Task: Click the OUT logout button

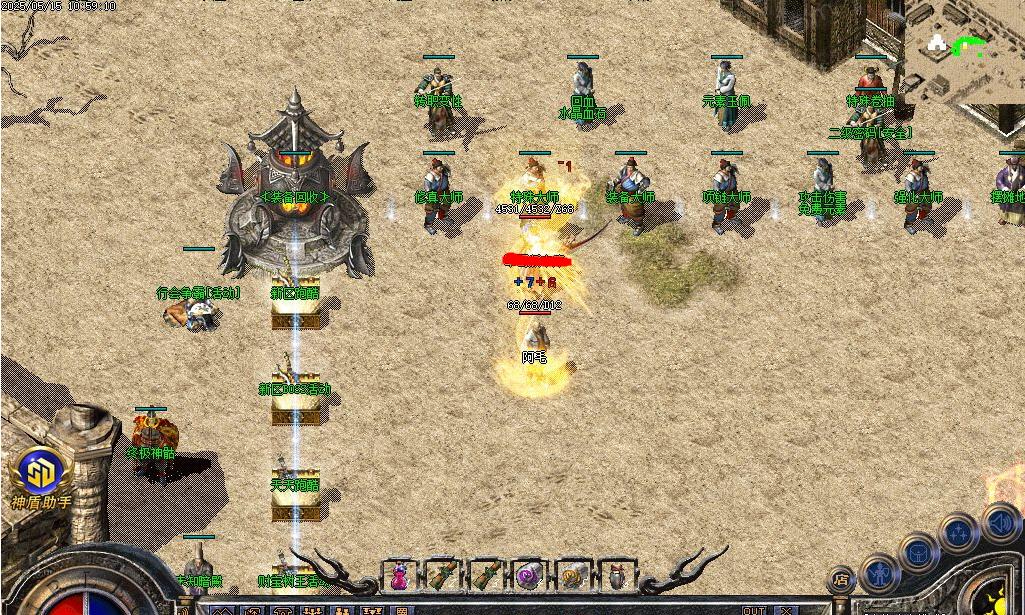Action: [x=753, y=609]
